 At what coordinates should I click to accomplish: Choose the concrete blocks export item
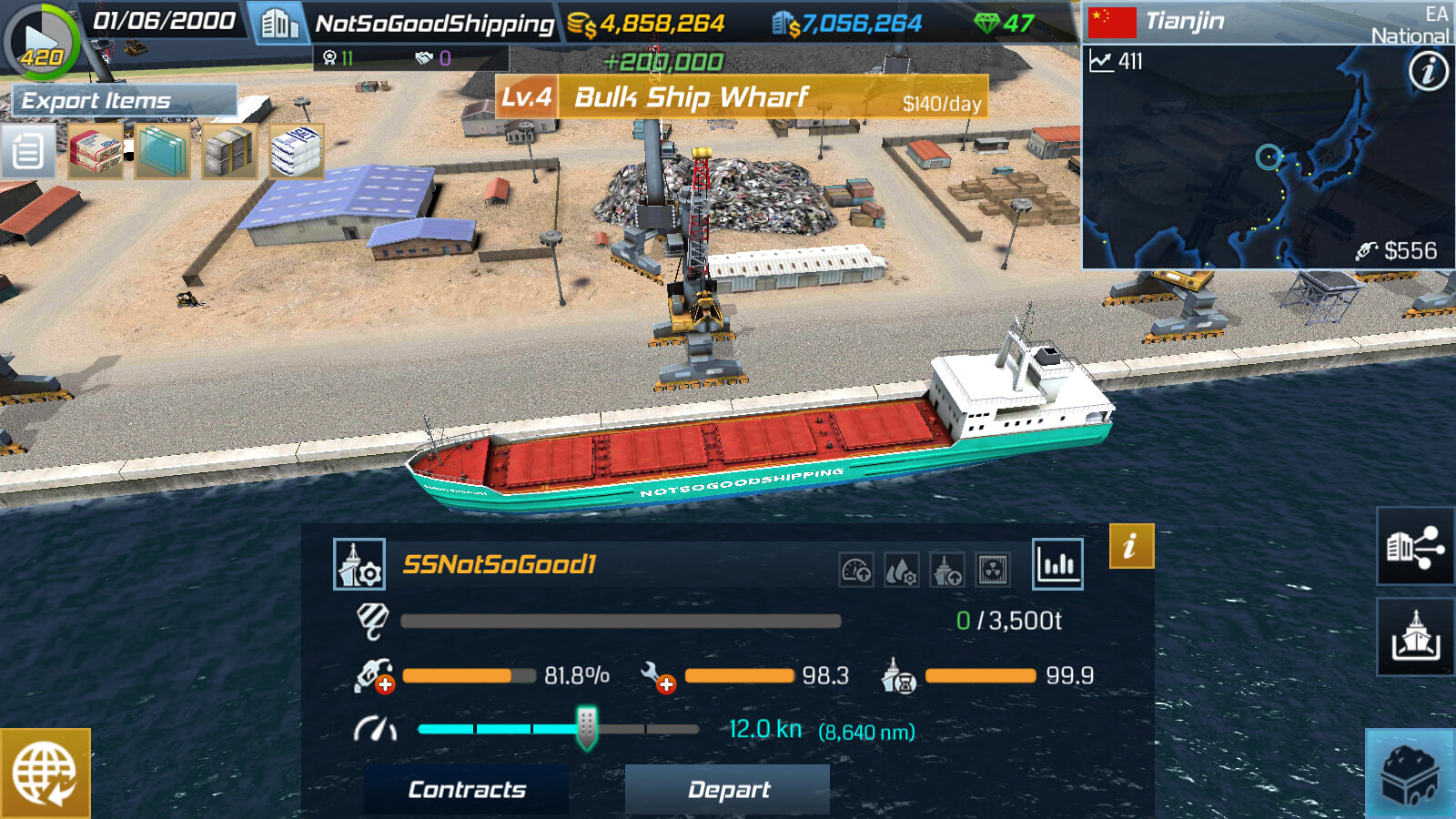point(229,151)
